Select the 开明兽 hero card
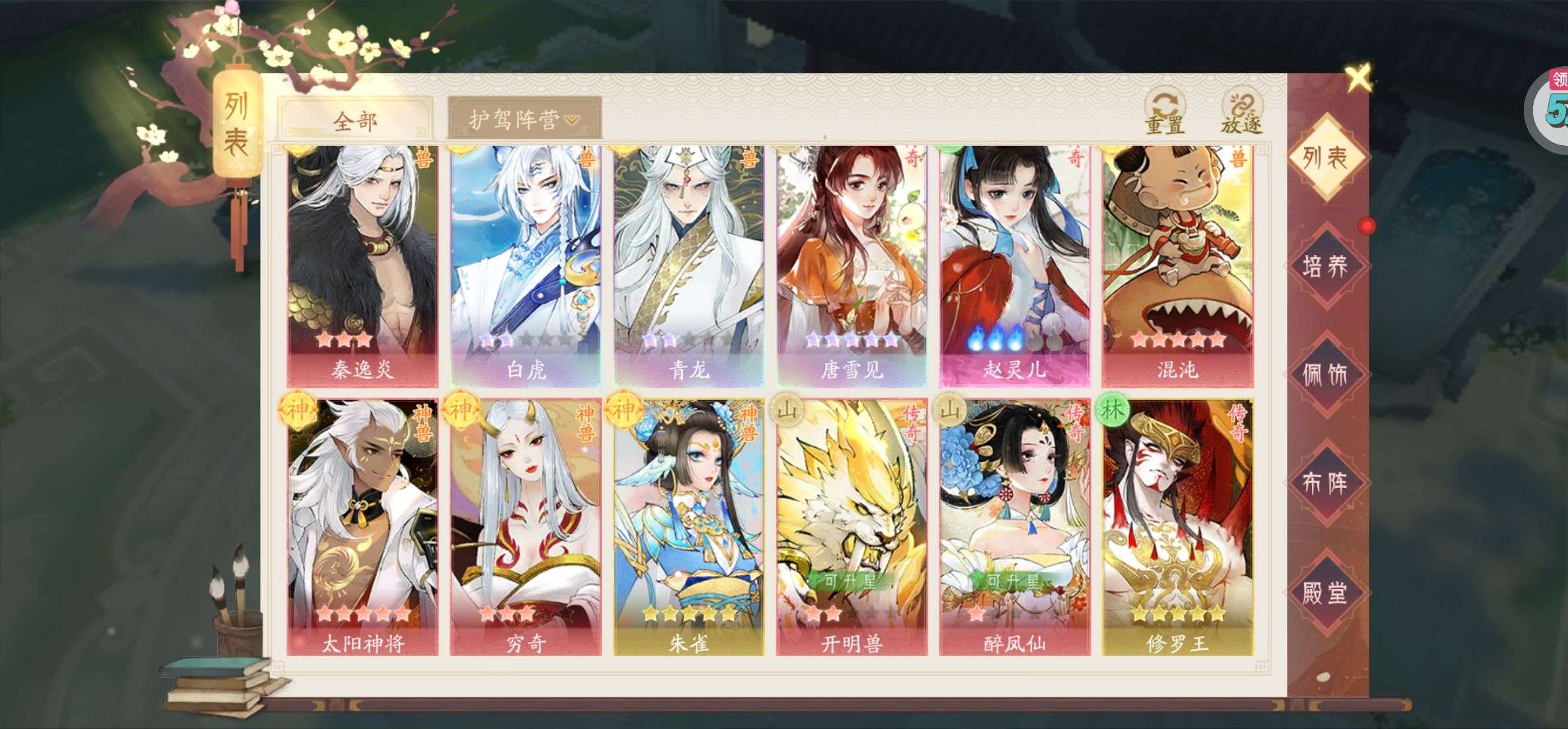The width and height of the screenshot is (1568, 729). click(x=851, y=527)
